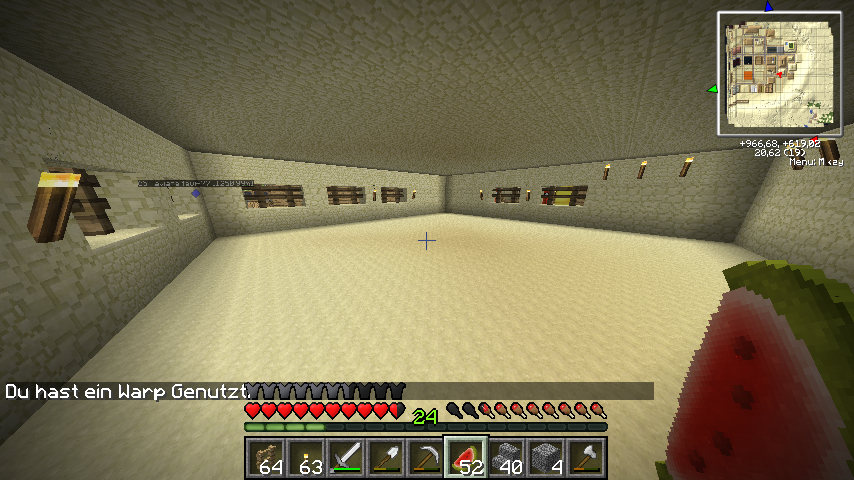Select the iron sword hotbar slot
The image size is (854, 480).
point(346,457)
